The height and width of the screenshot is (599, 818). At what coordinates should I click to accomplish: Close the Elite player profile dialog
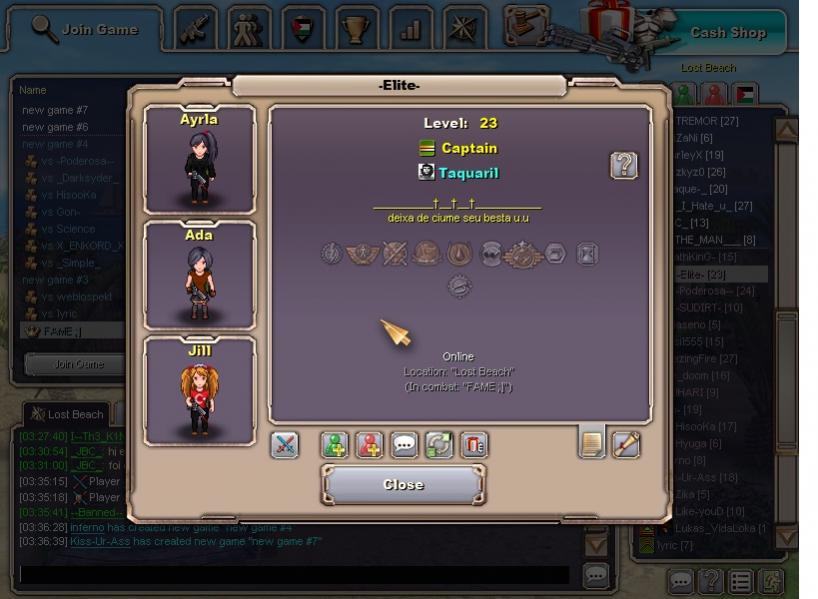[x=403, y=485]
